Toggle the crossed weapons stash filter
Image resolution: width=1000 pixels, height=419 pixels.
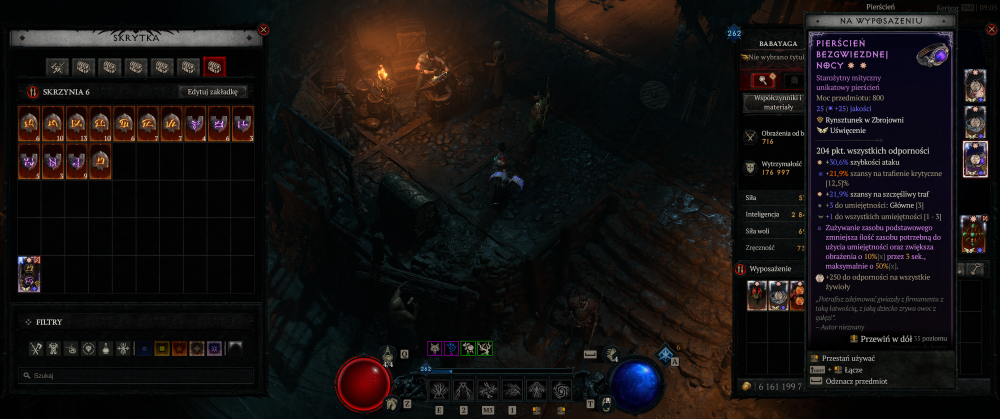(34, 348)
